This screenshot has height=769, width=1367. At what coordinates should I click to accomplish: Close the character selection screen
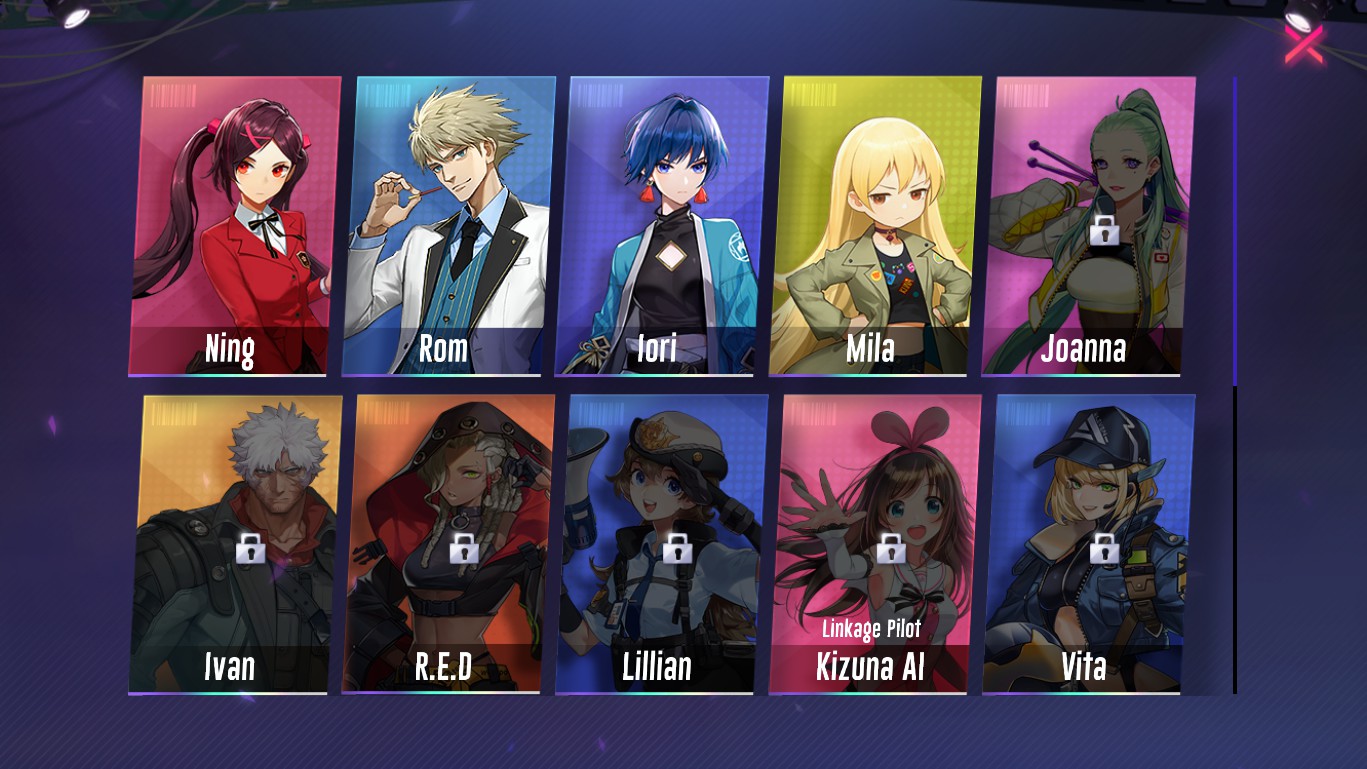tap(1304, 44)
